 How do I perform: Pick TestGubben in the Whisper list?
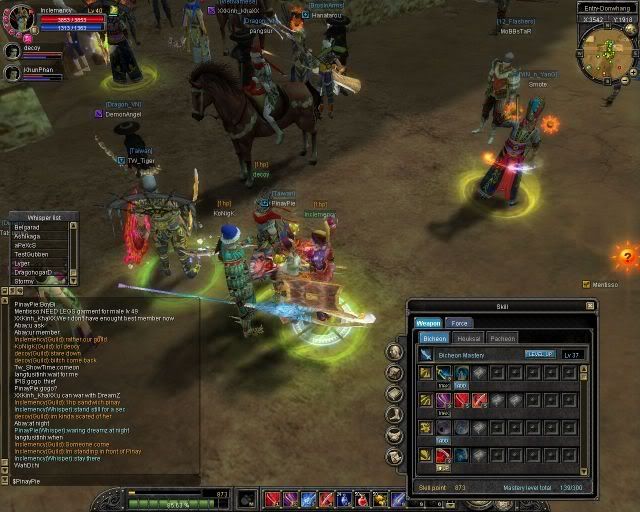(30, 253)
